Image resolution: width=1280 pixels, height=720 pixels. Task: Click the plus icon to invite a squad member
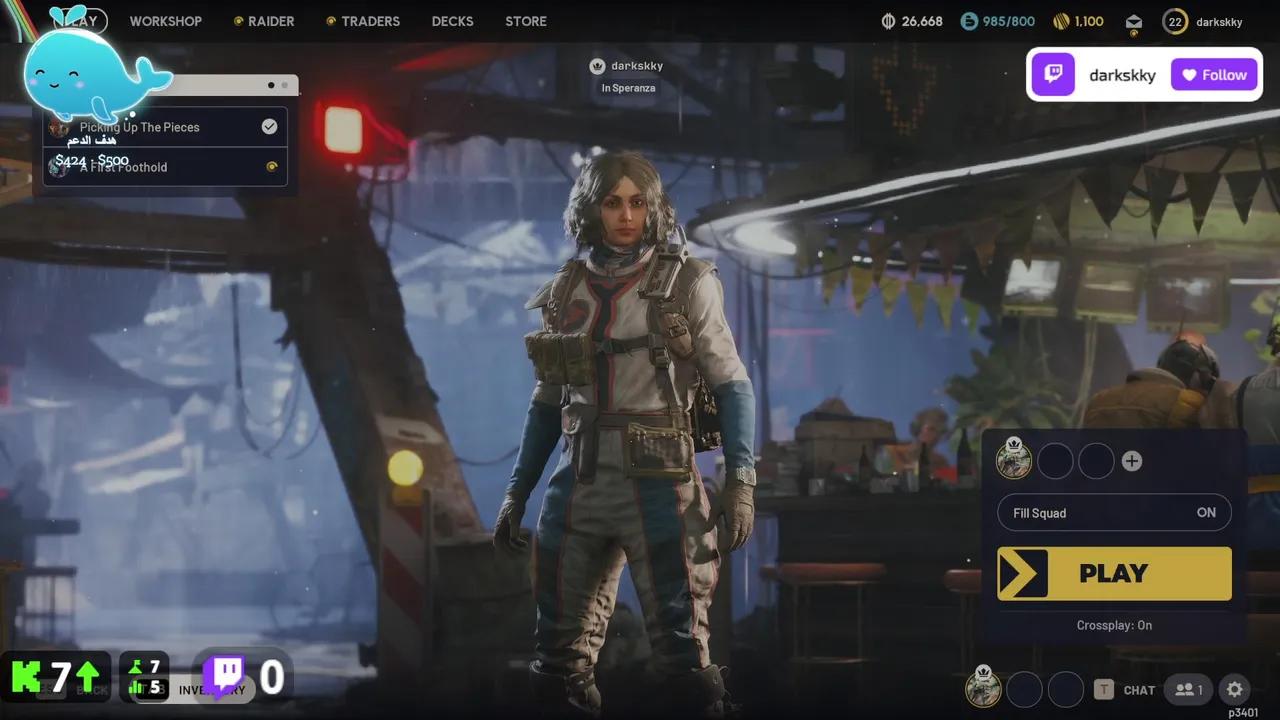click(x=1132, y=461)
